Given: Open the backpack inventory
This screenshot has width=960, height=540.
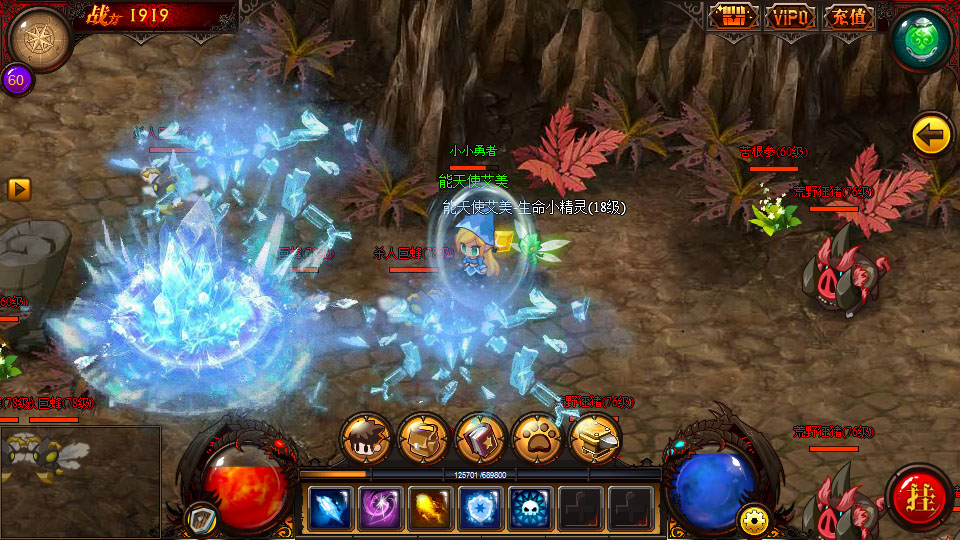Looking at the screenshot, I should tap(423, 437).
